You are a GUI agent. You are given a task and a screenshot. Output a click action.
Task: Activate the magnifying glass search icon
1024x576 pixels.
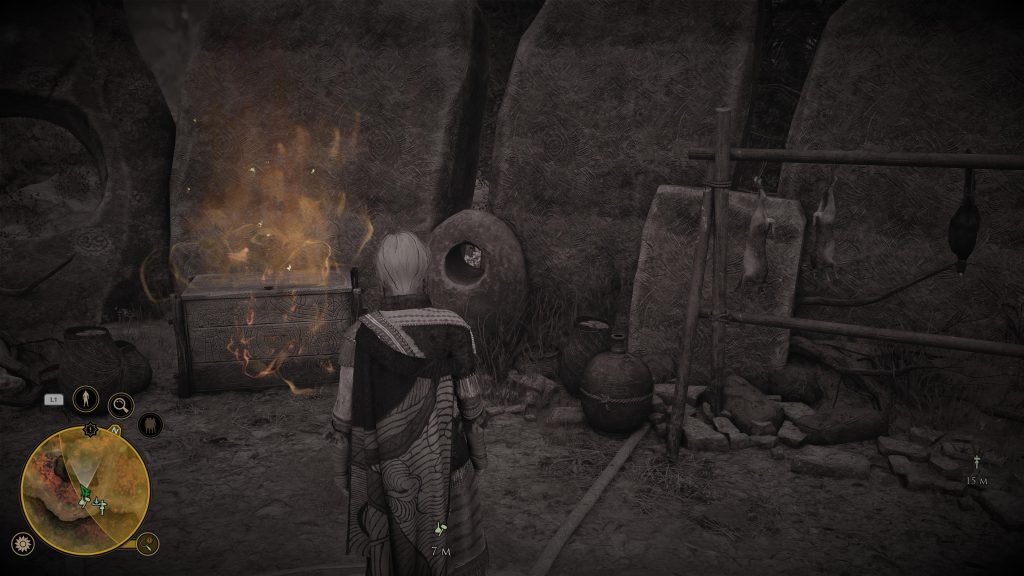(x=121, y=404)
